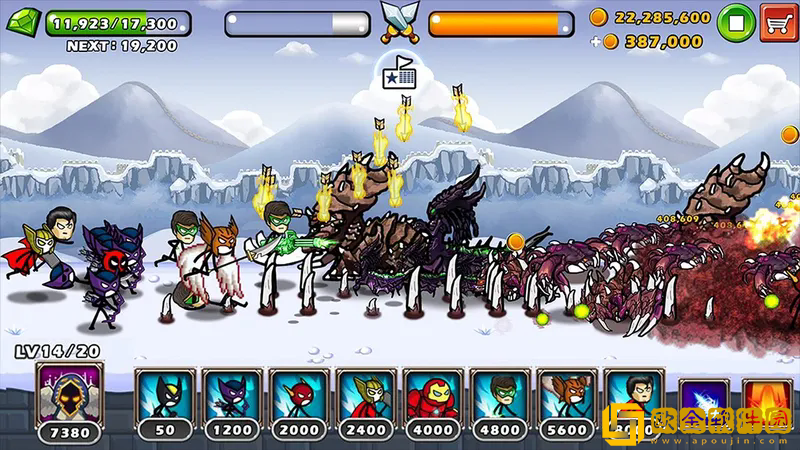Click the star flag marker bubble
This screenshot has width=800, height=450.
pyautogui.click(x=400, y=74)
